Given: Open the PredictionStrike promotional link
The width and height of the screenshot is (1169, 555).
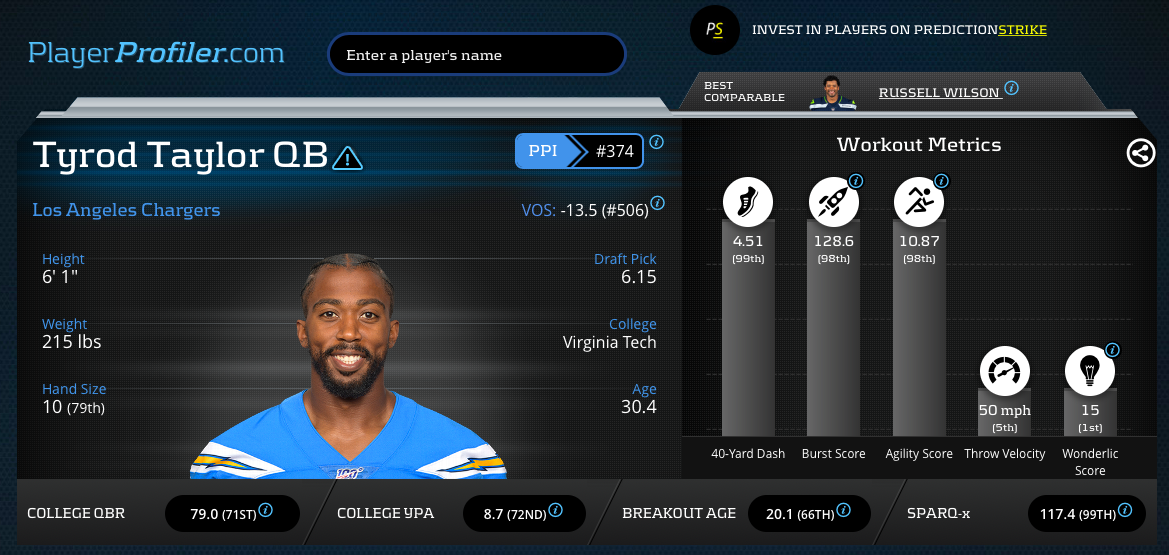Looking at the screenshot, I should point(899,30).
